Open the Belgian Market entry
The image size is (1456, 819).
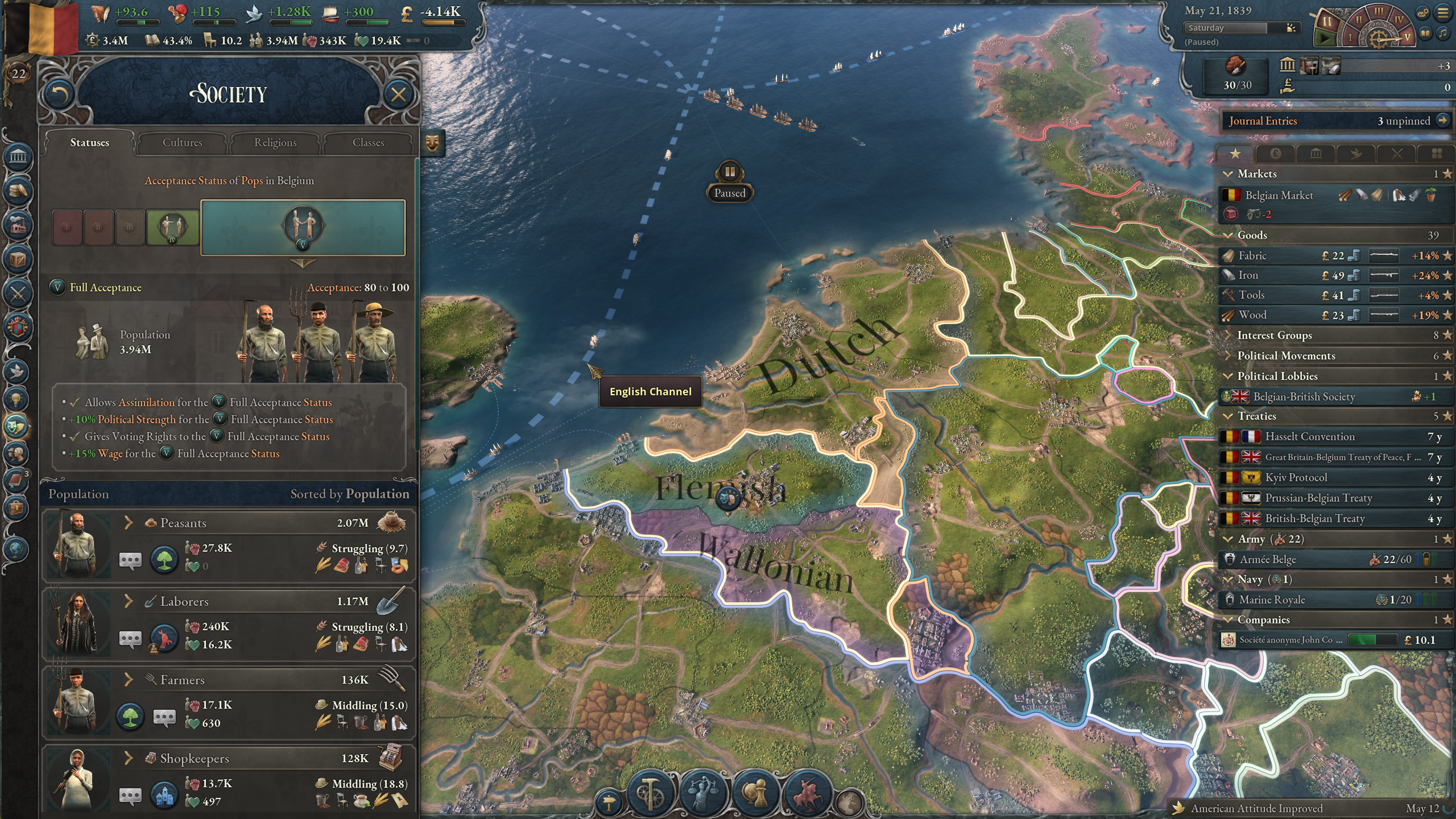pos(1279,196)
